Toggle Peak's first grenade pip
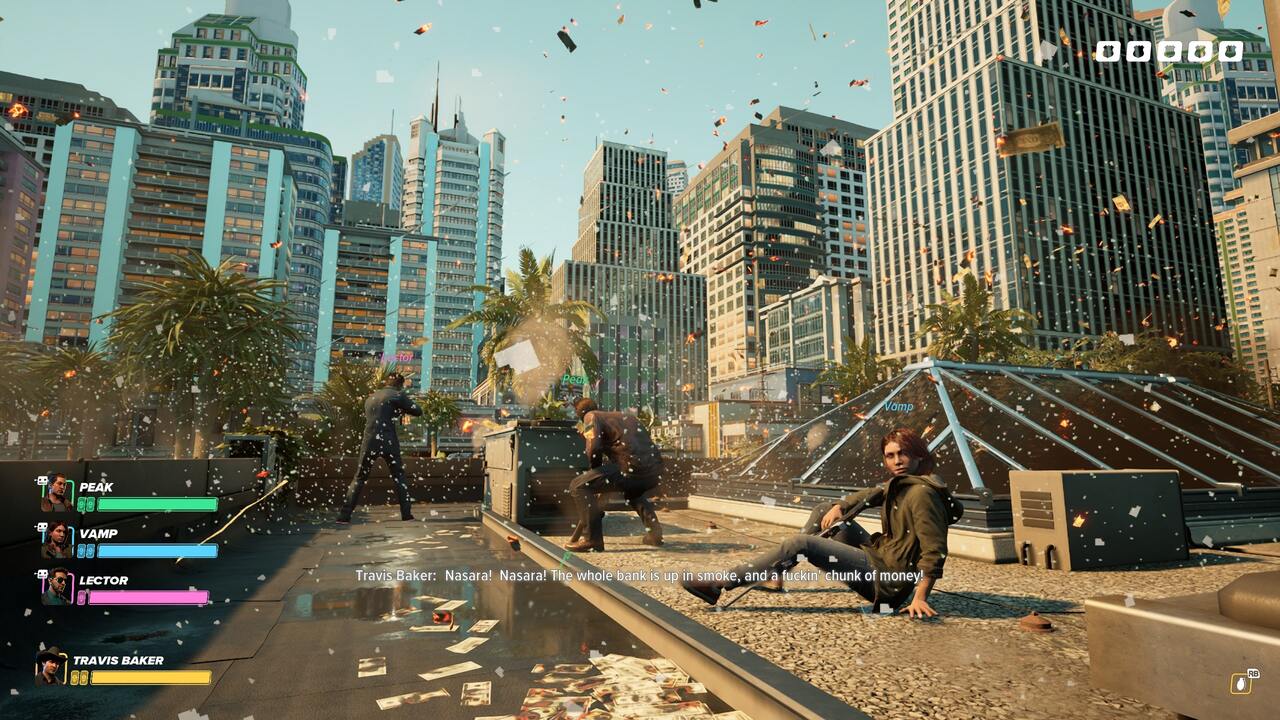 point(83,503)
